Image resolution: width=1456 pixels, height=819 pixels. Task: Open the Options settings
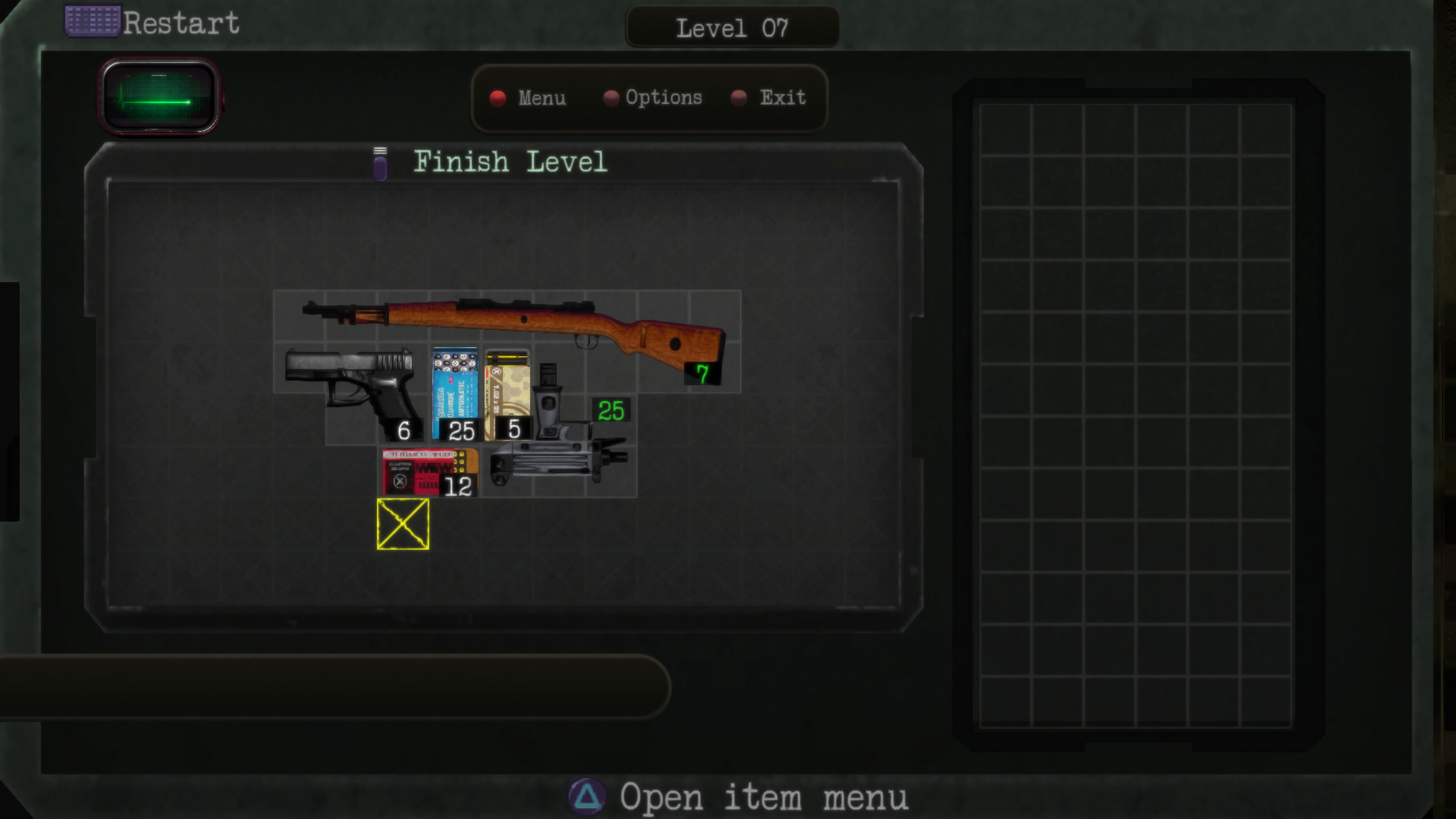[x=662, y=98]
